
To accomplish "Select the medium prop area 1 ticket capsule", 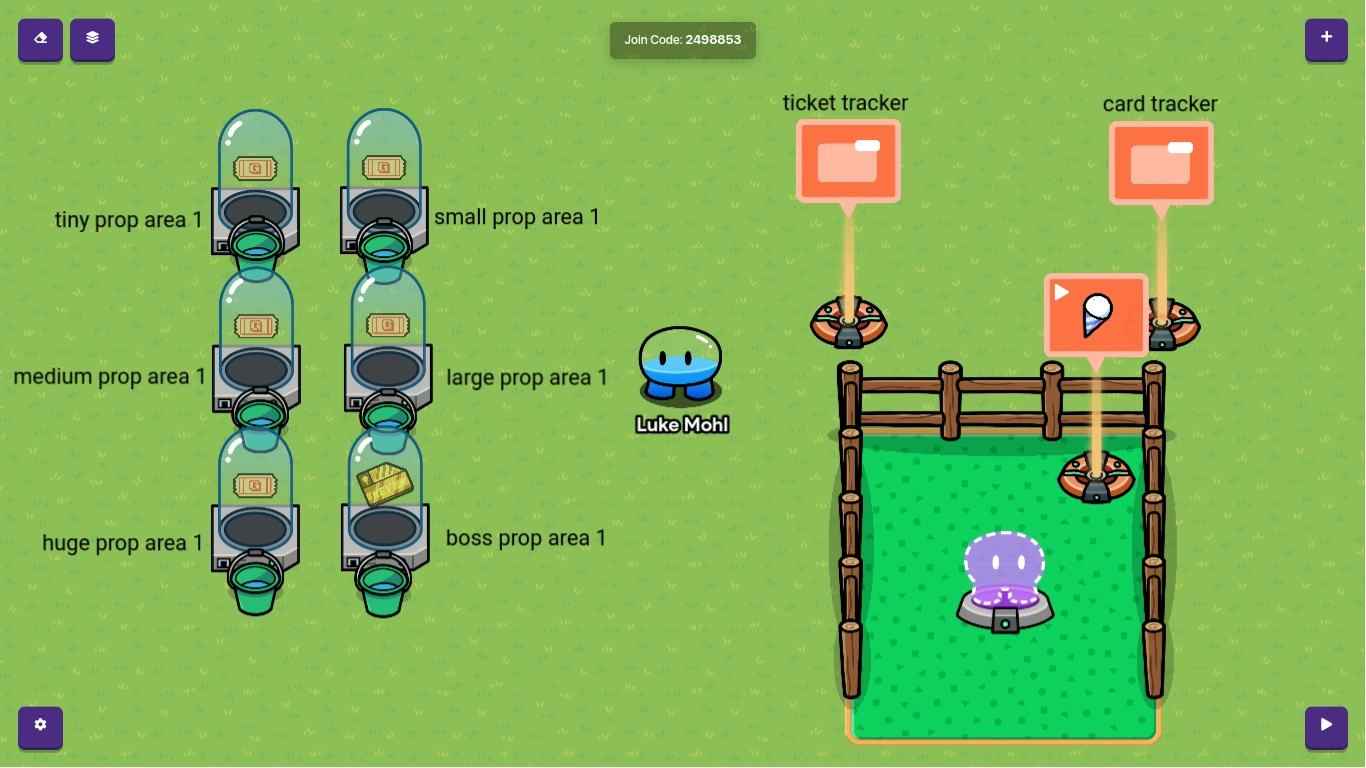I will 256,325.
